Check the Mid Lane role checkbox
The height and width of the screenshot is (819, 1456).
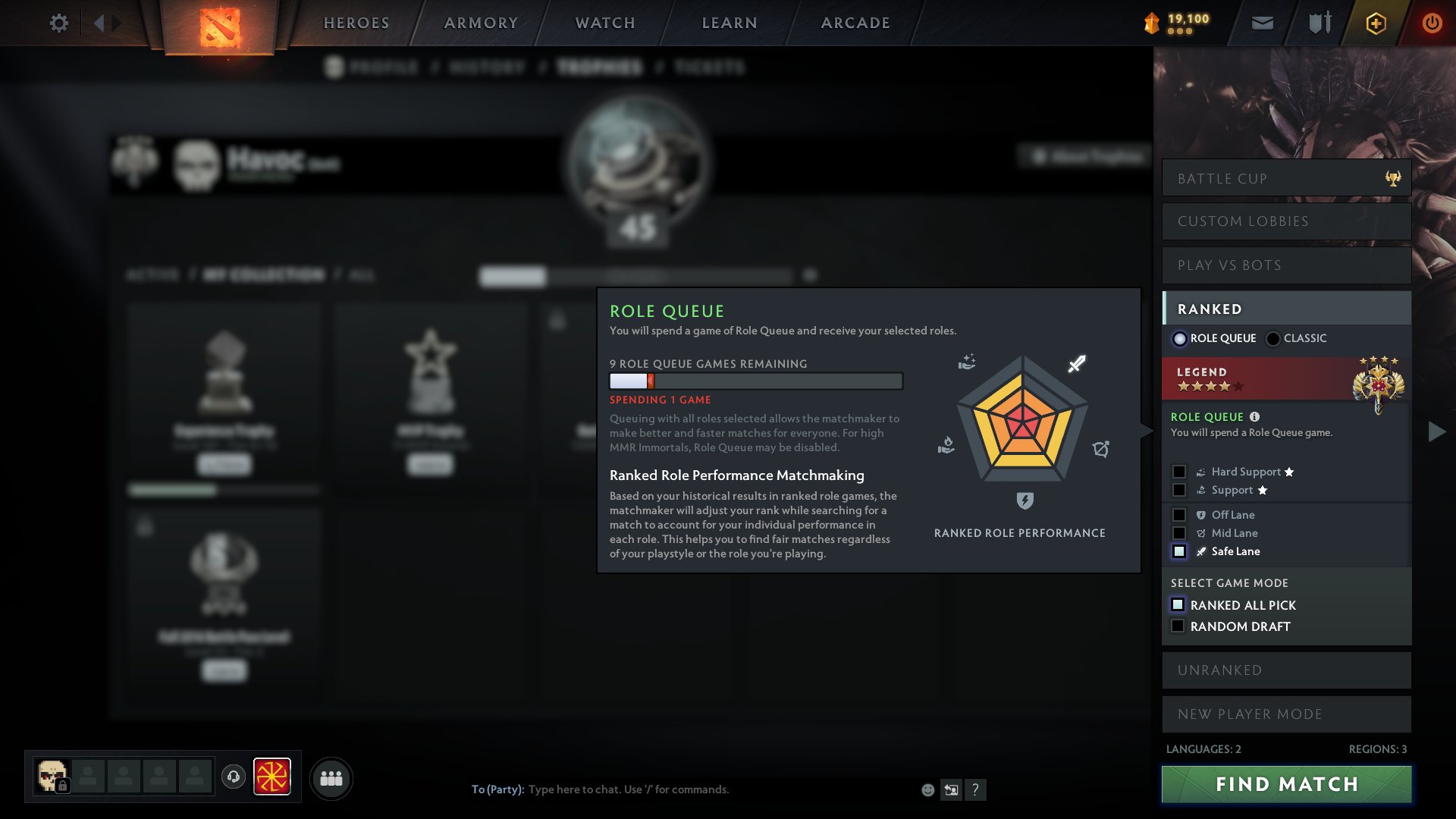point(1179,533)
